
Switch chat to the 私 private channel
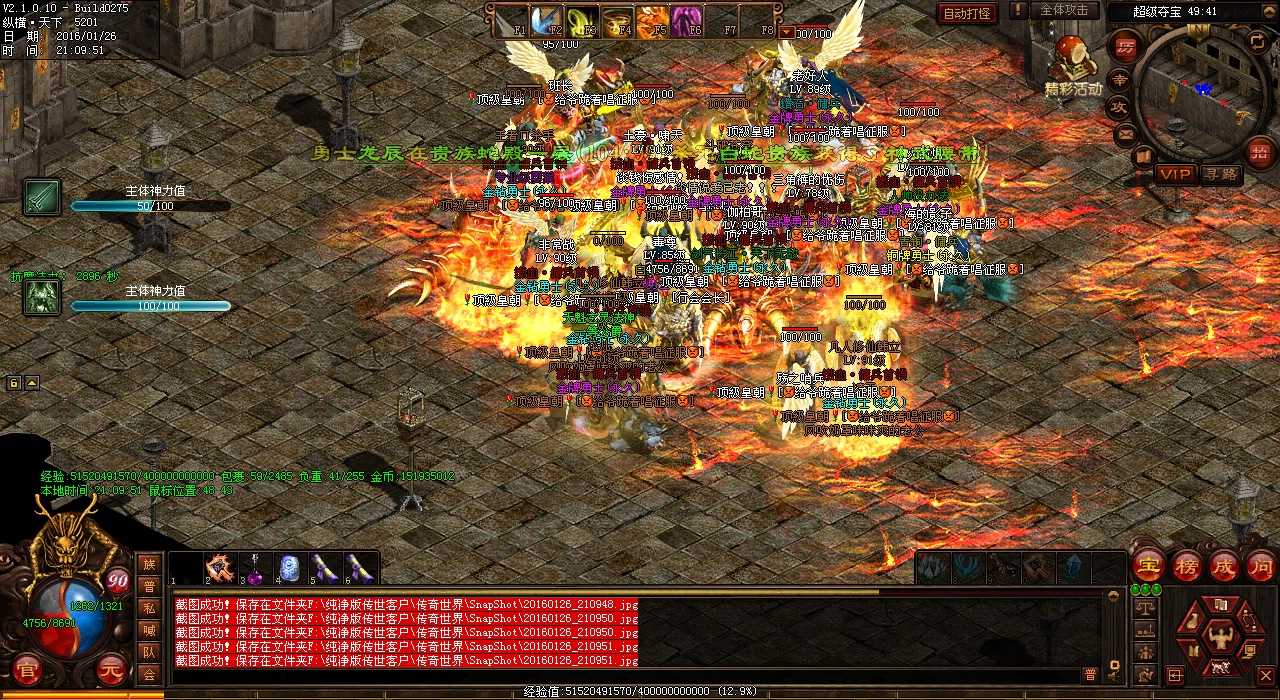coord(149,608)
